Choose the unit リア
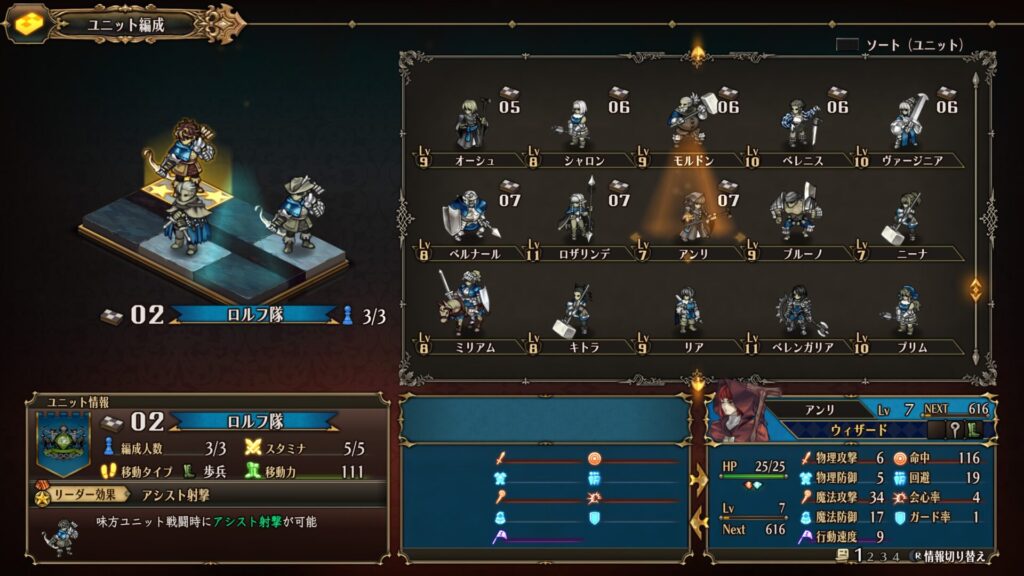The width and height of the screenshot is (1024, 576). click(690, 310)
